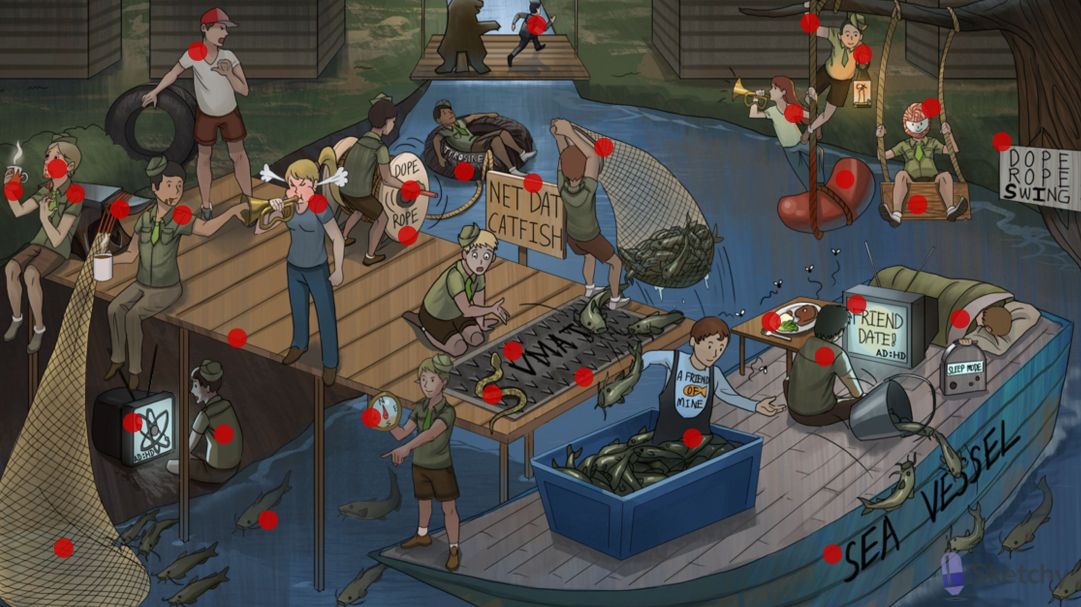
Task: Select the marker on the atom TV screen
Action: click(132, 422)
